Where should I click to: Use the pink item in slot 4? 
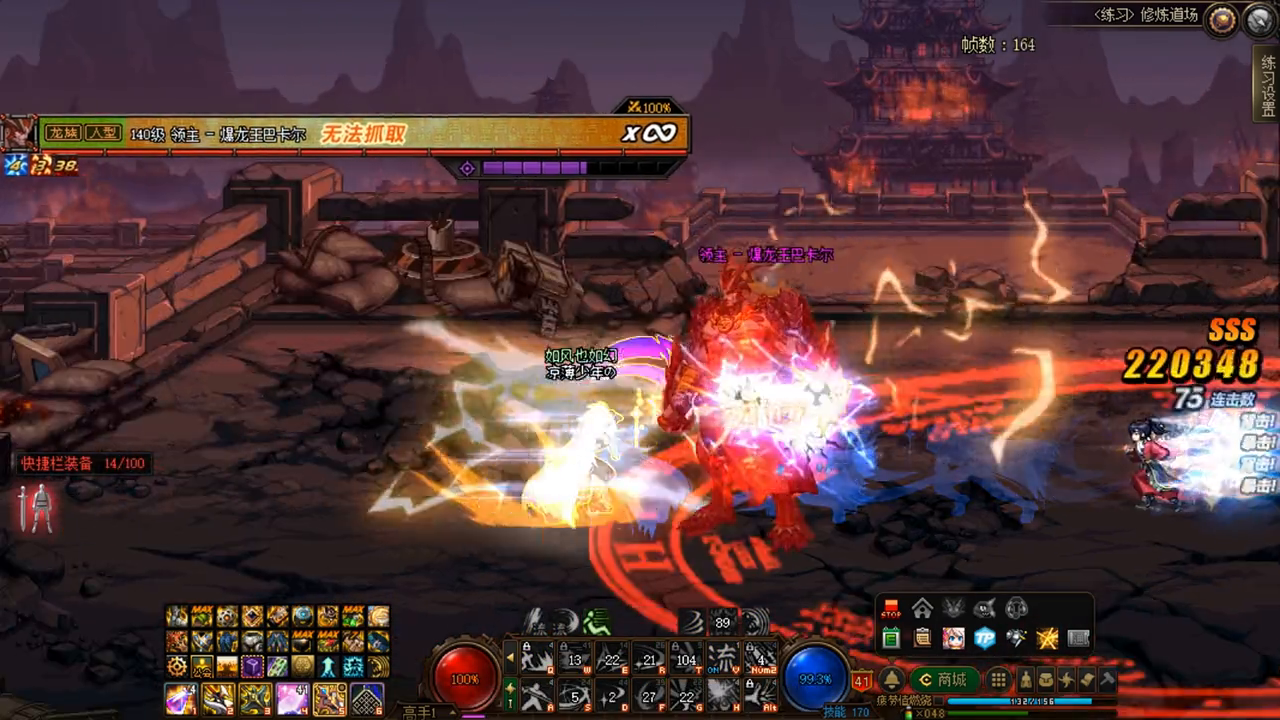[x=293, y=698]
